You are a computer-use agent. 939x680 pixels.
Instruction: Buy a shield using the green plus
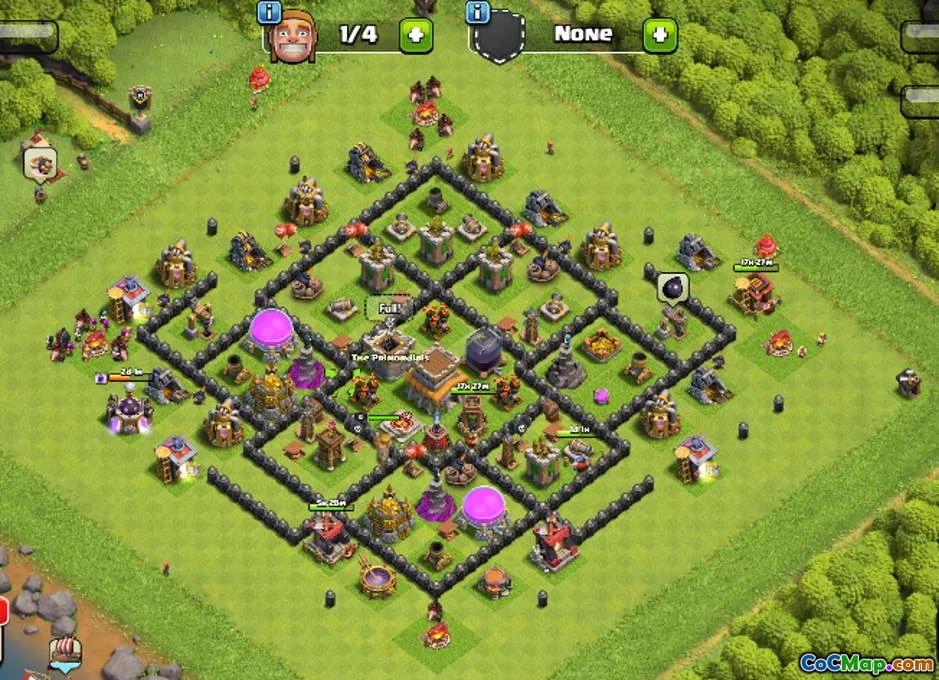coord(659,35)
